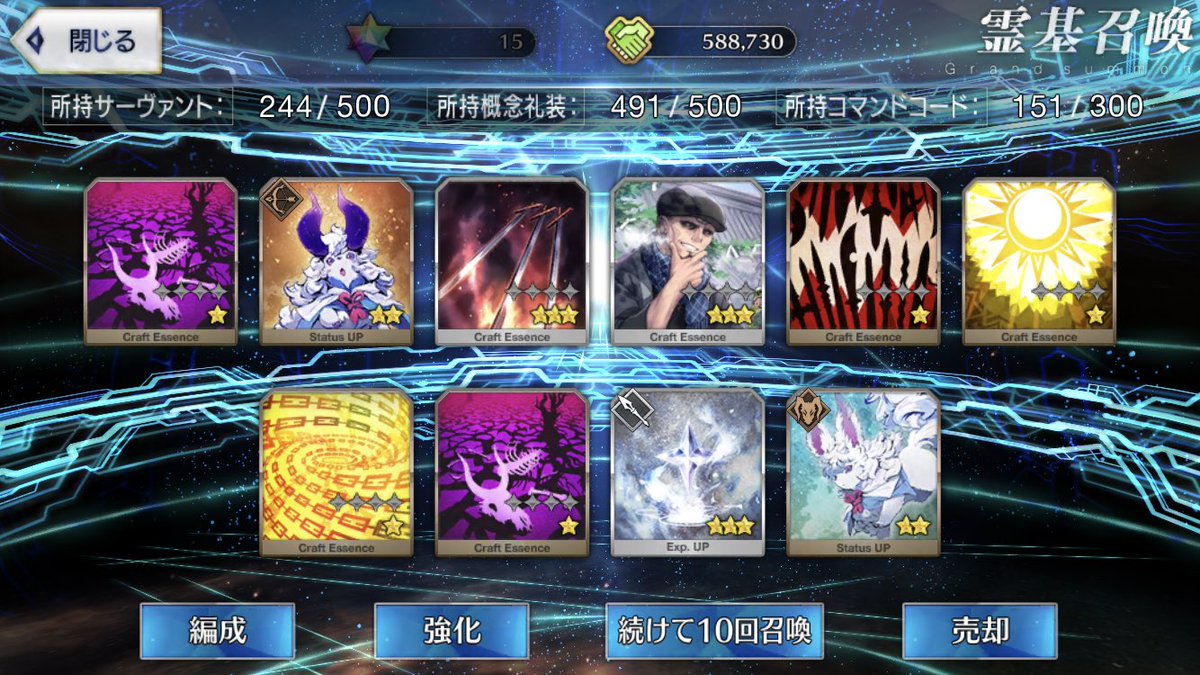The height and width of the screenshot is (675, 1200).
Task: Tap the yellow sun Craft Essence card
Action: coord(1039,262)
